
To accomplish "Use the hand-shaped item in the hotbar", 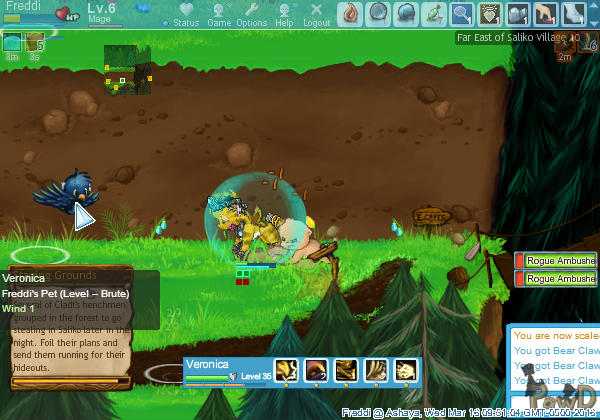I will (545, 13).
